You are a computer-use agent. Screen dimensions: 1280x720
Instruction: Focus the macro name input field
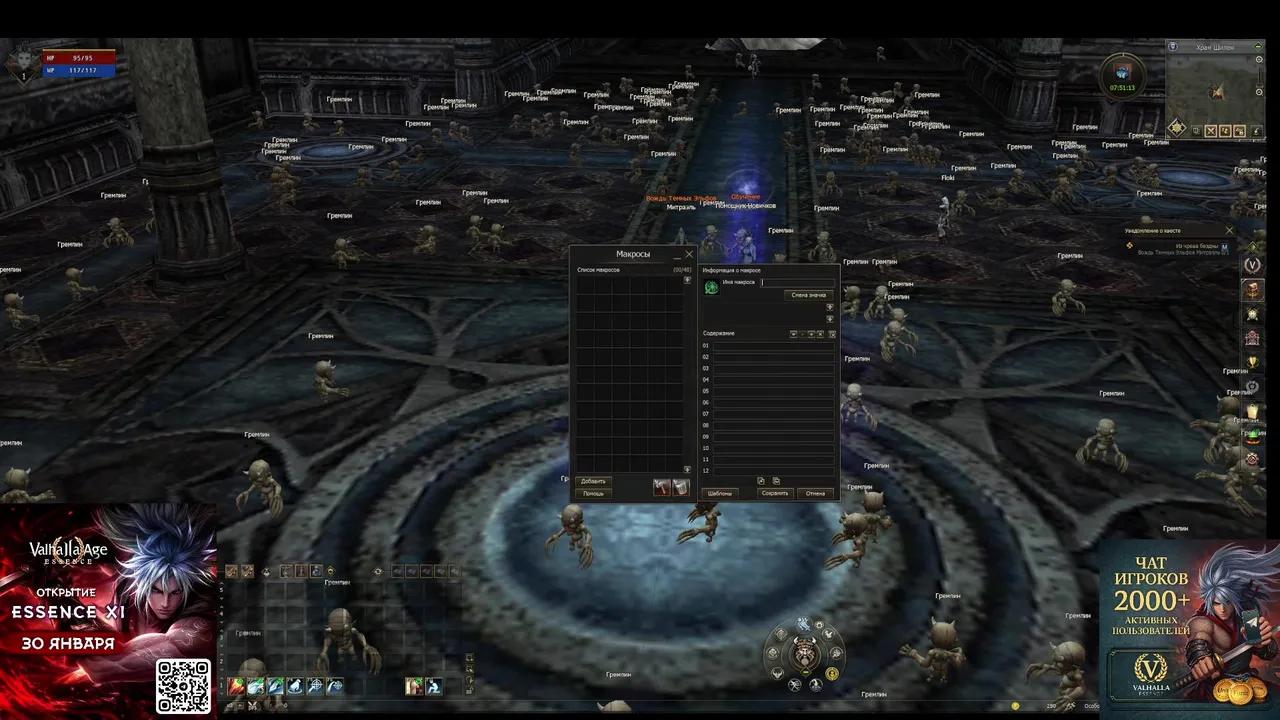tap(797, 282)
